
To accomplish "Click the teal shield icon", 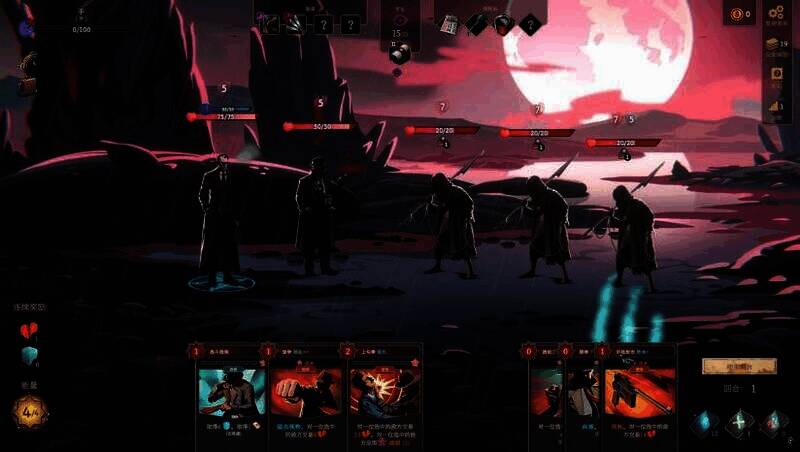I will click(29, 356).
